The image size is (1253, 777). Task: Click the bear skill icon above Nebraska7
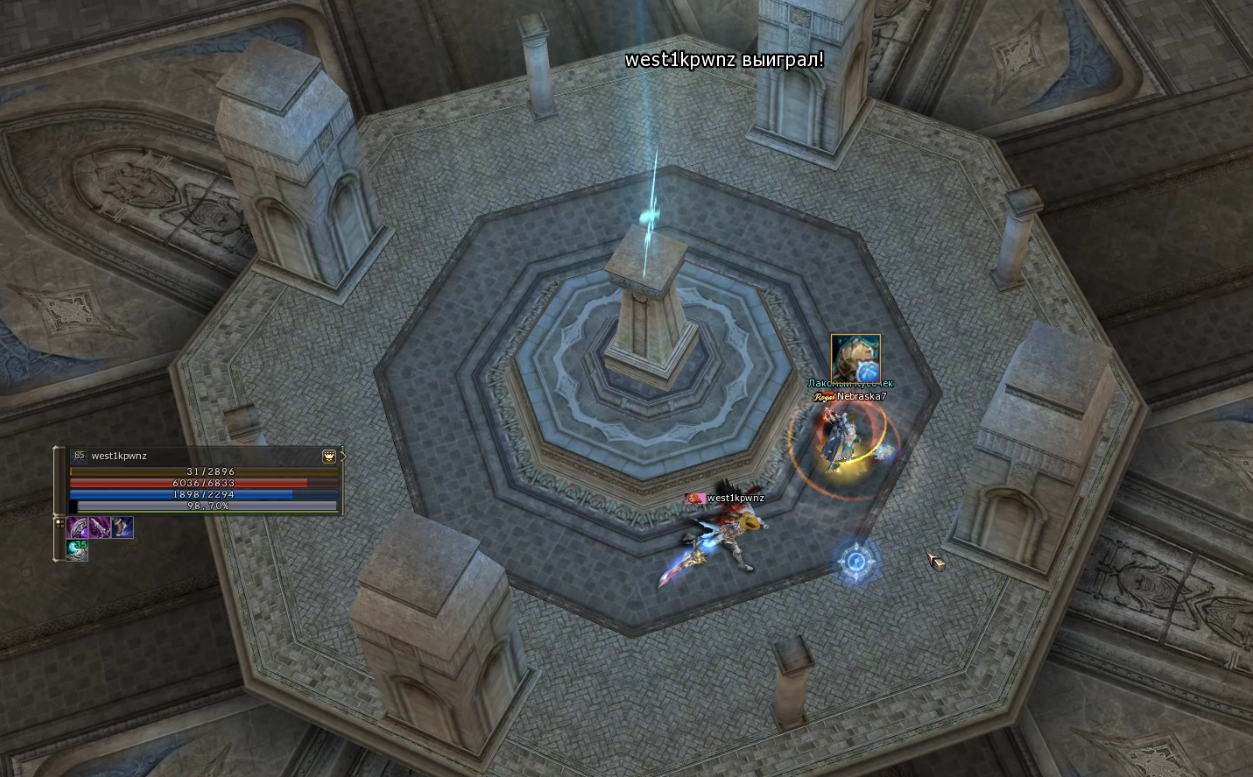855,359
